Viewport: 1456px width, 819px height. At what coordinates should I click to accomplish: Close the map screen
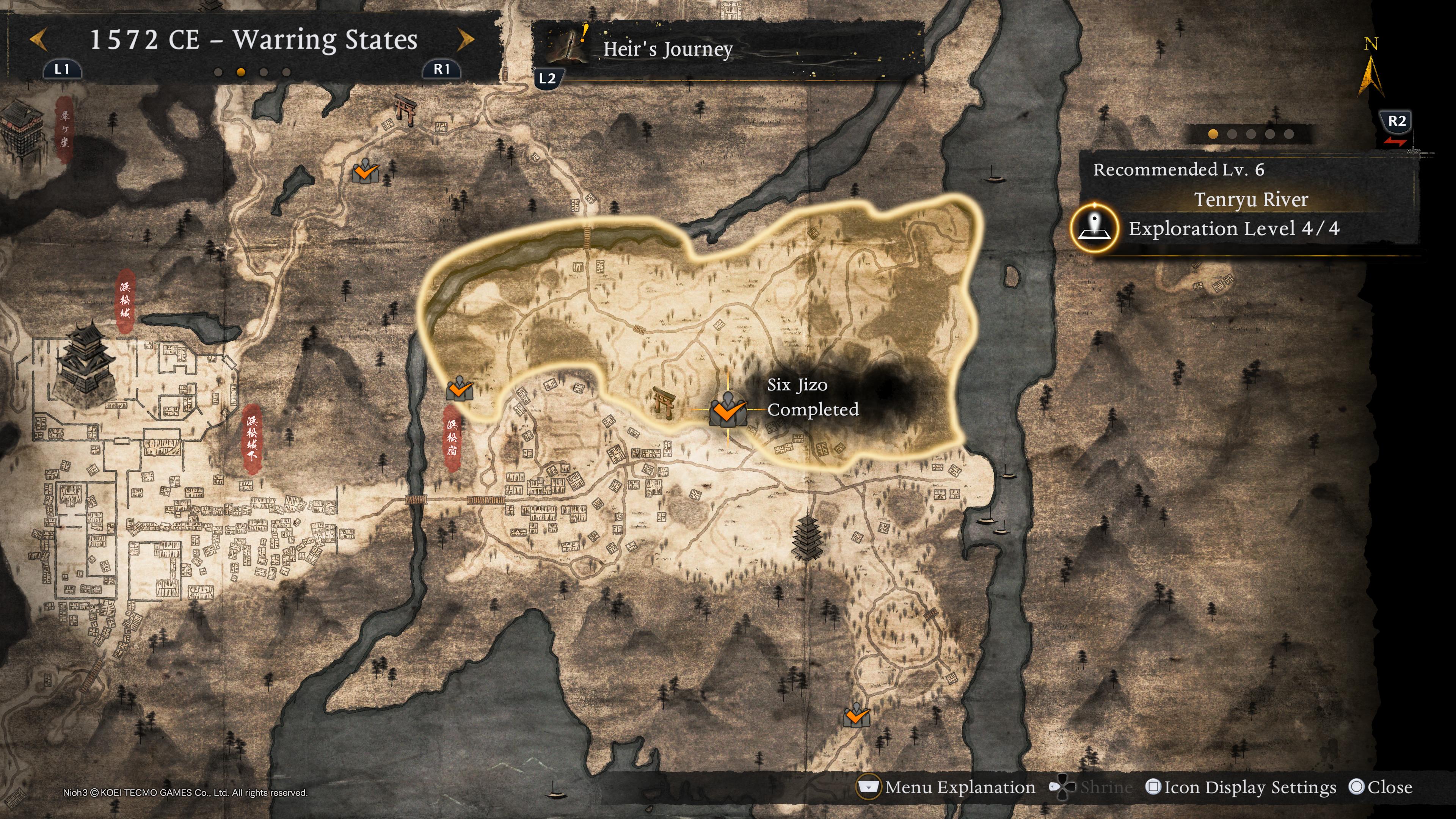click(1380, 788)
